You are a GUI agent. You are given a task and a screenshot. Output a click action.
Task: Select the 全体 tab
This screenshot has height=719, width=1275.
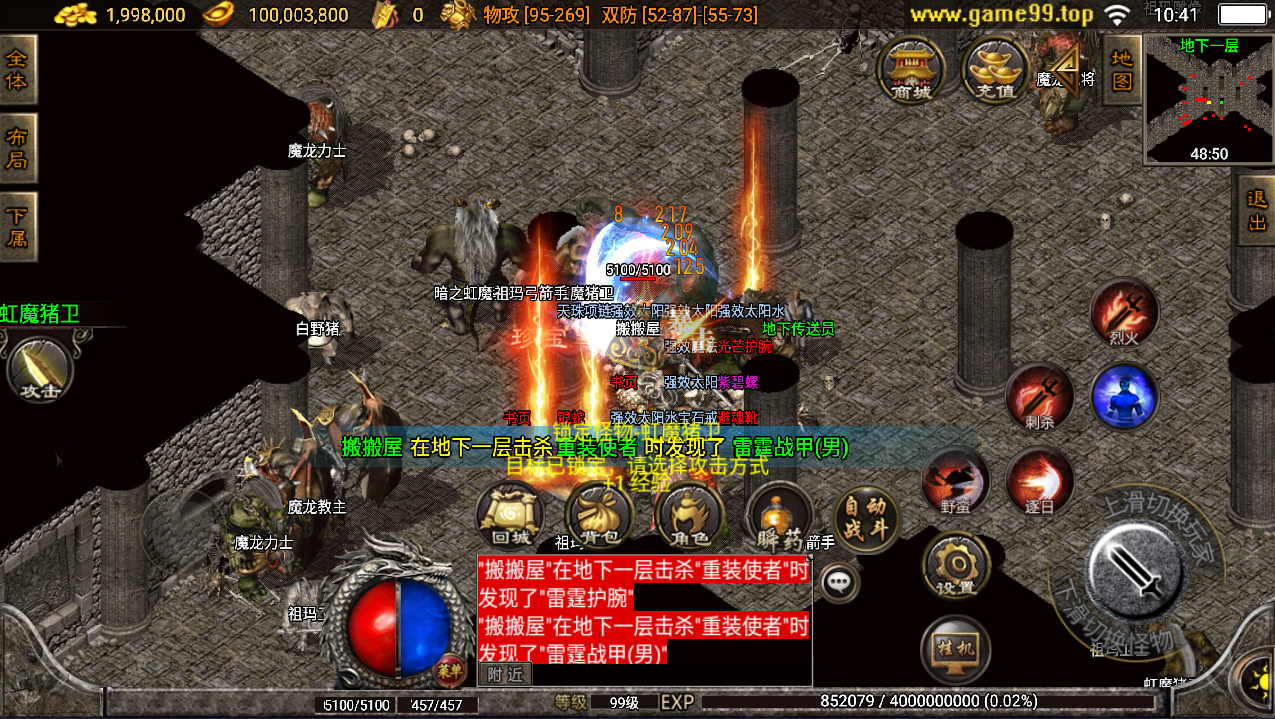[17, 70]
